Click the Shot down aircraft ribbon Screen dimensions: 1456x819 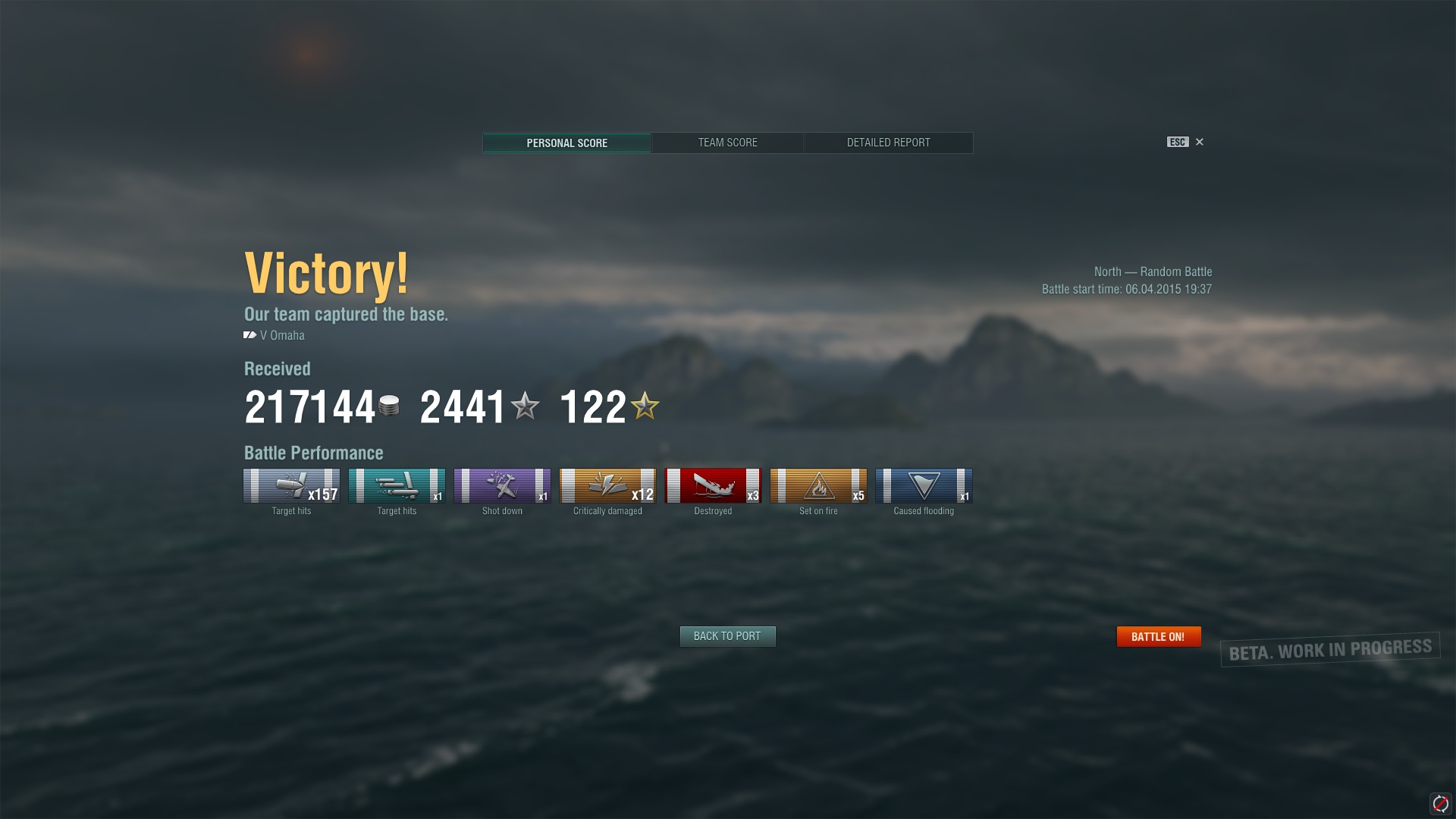coord(502,486)
